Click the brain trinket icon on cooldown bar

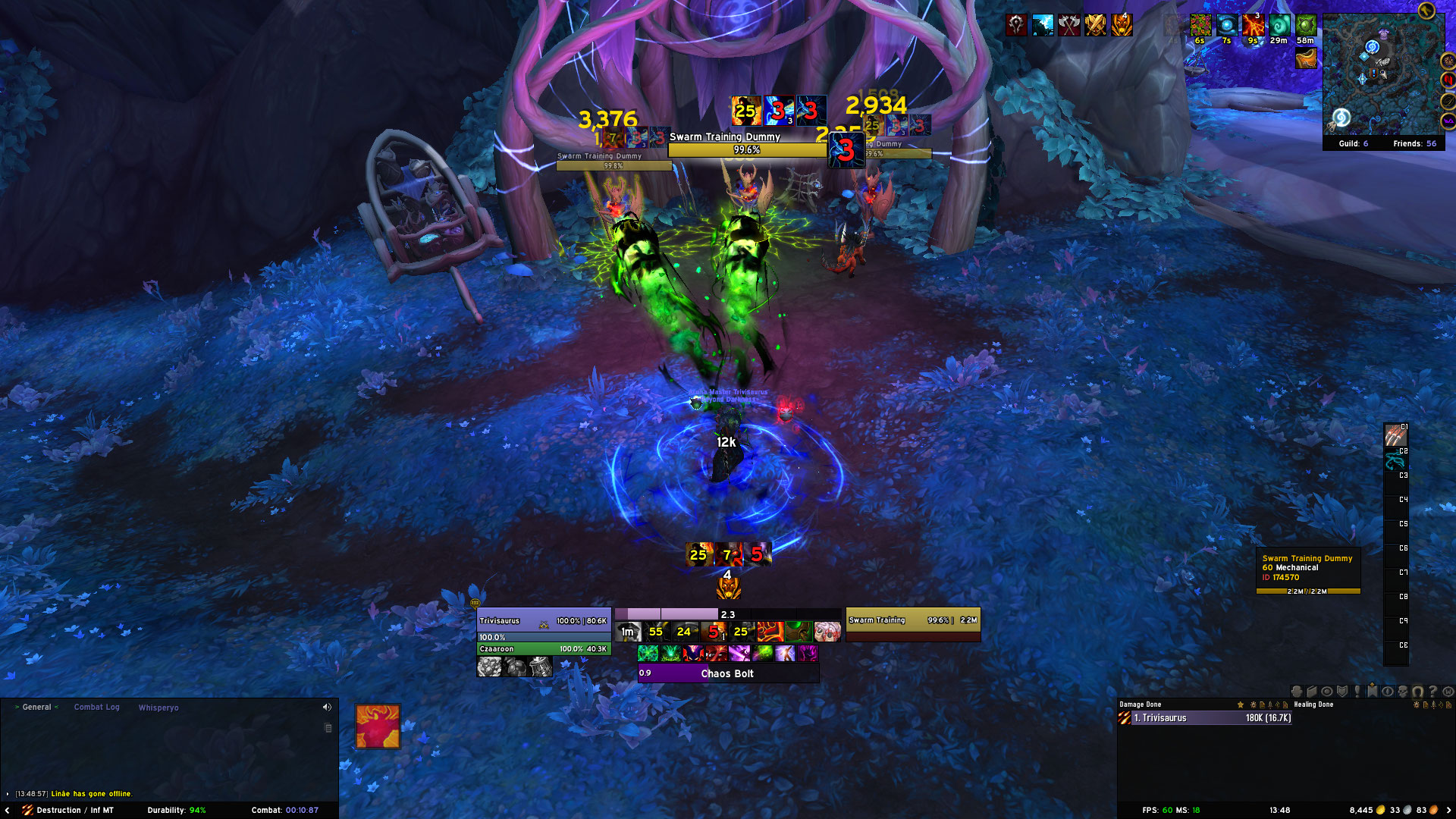(x=827, y=631)
